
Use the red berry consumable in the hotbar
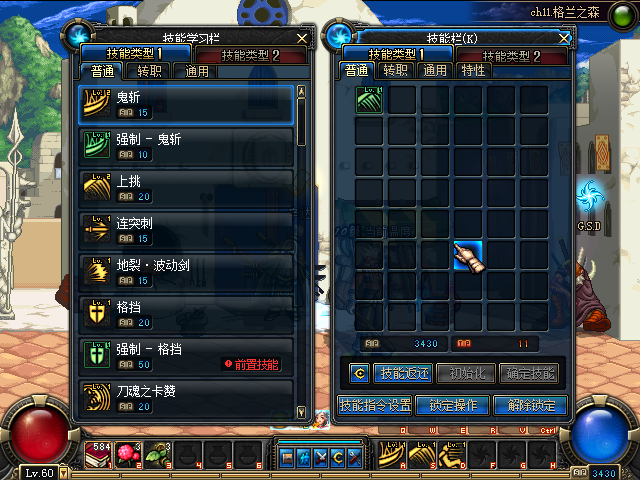click(x=128, y=453)
